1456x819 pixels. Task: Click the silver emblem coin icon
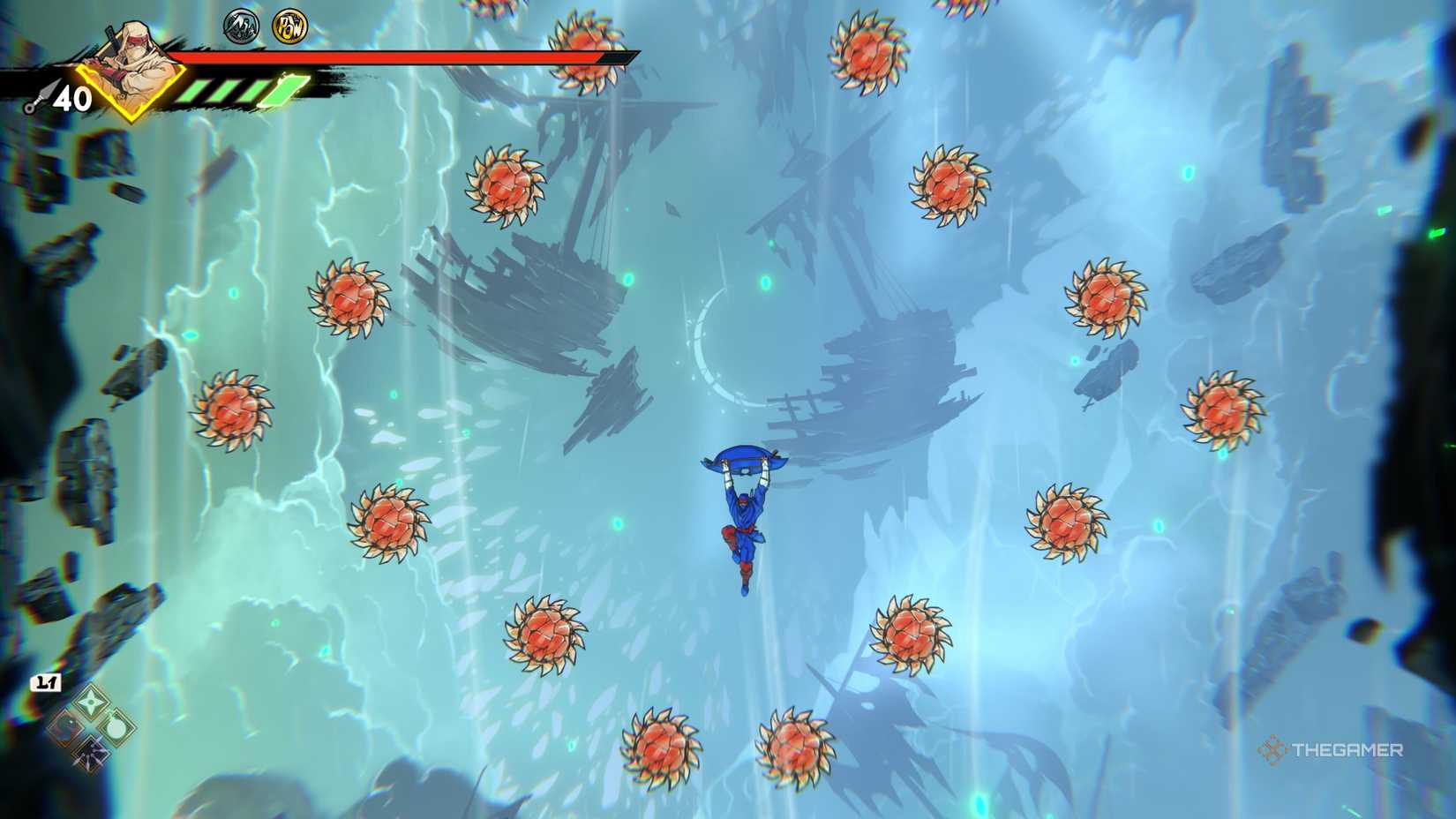point(242,27)
